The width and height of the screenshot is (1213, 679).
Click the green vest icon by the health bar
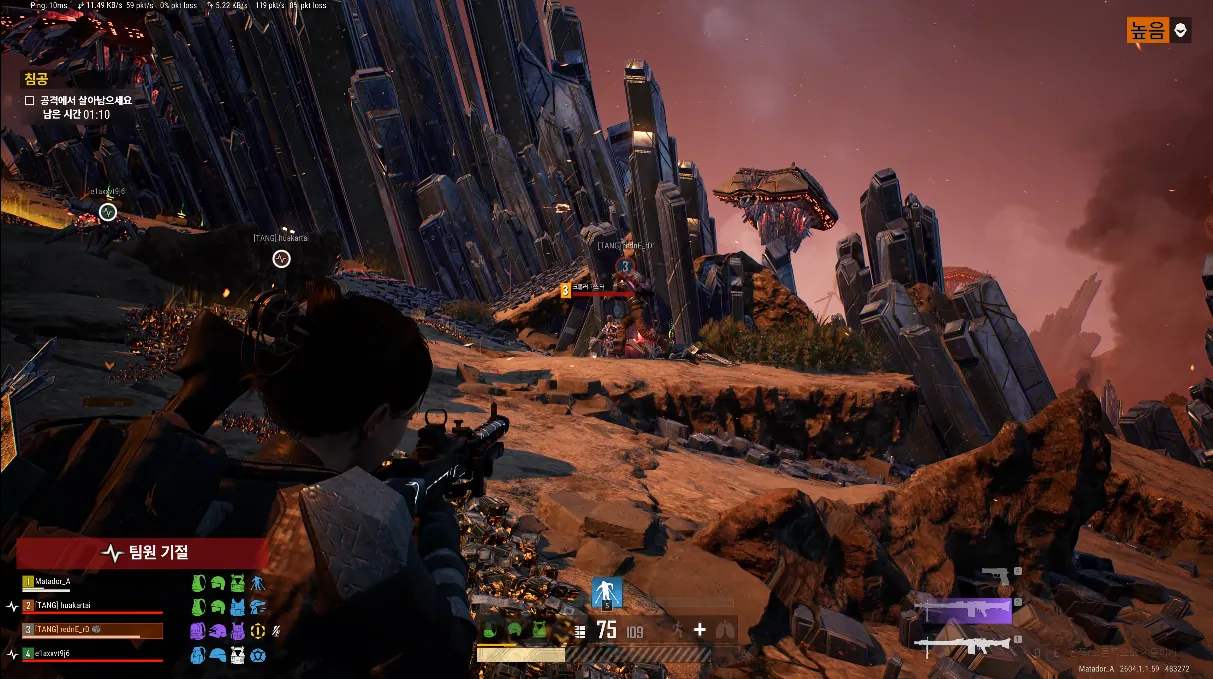point(540,629)
